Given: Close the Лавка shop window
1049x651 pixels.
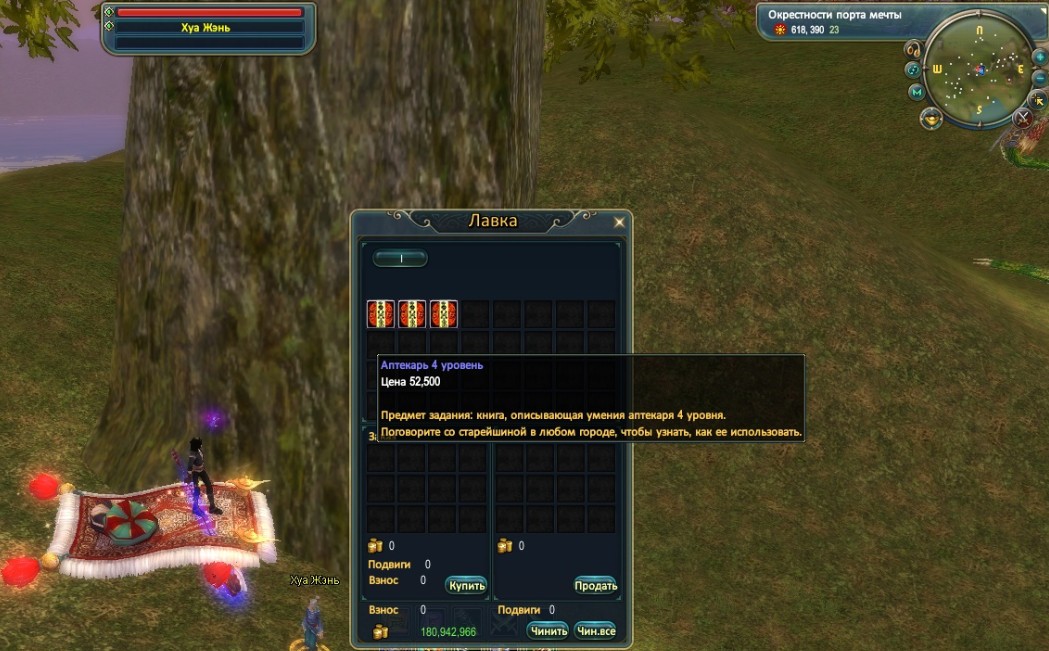Looking at the screenshot, I should tap(619, 222).
